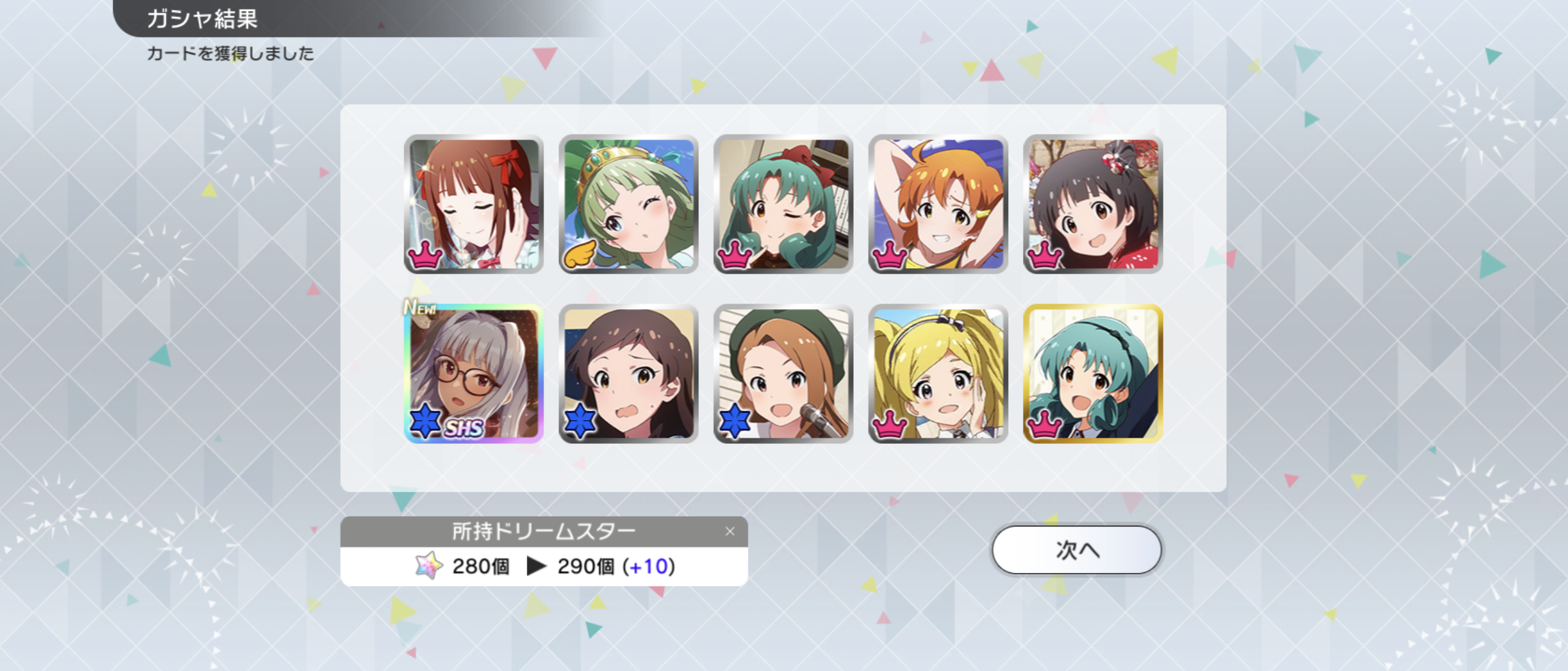Open the gold-framed teal-haired girl card
The height and width of the screenshot is (671, 1568).
1093,373
